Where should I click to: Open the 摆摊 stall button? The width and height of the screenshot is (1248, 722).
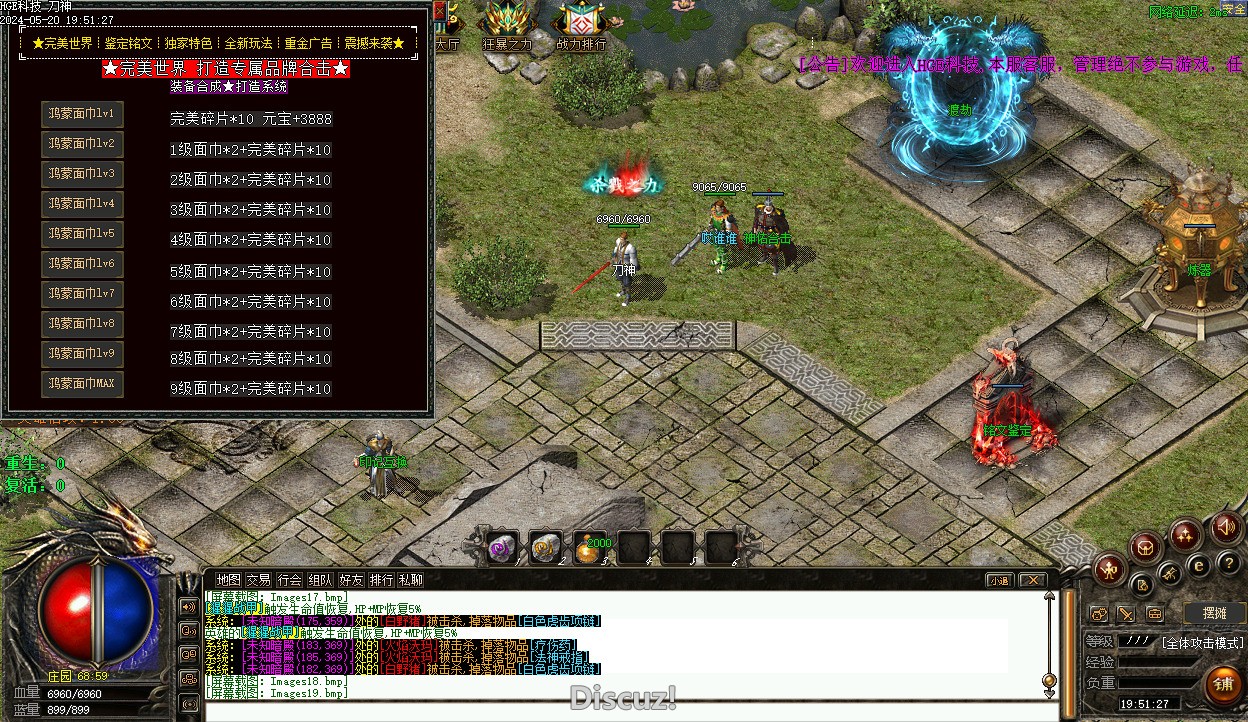1214,613
